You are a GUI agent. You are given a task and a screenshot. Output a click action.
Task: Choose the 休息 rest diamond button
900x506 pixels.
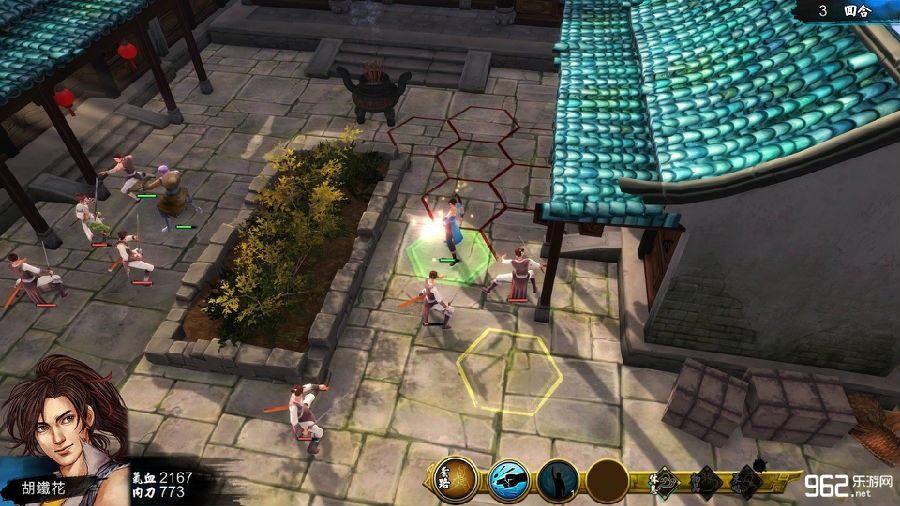coord(668,482)
